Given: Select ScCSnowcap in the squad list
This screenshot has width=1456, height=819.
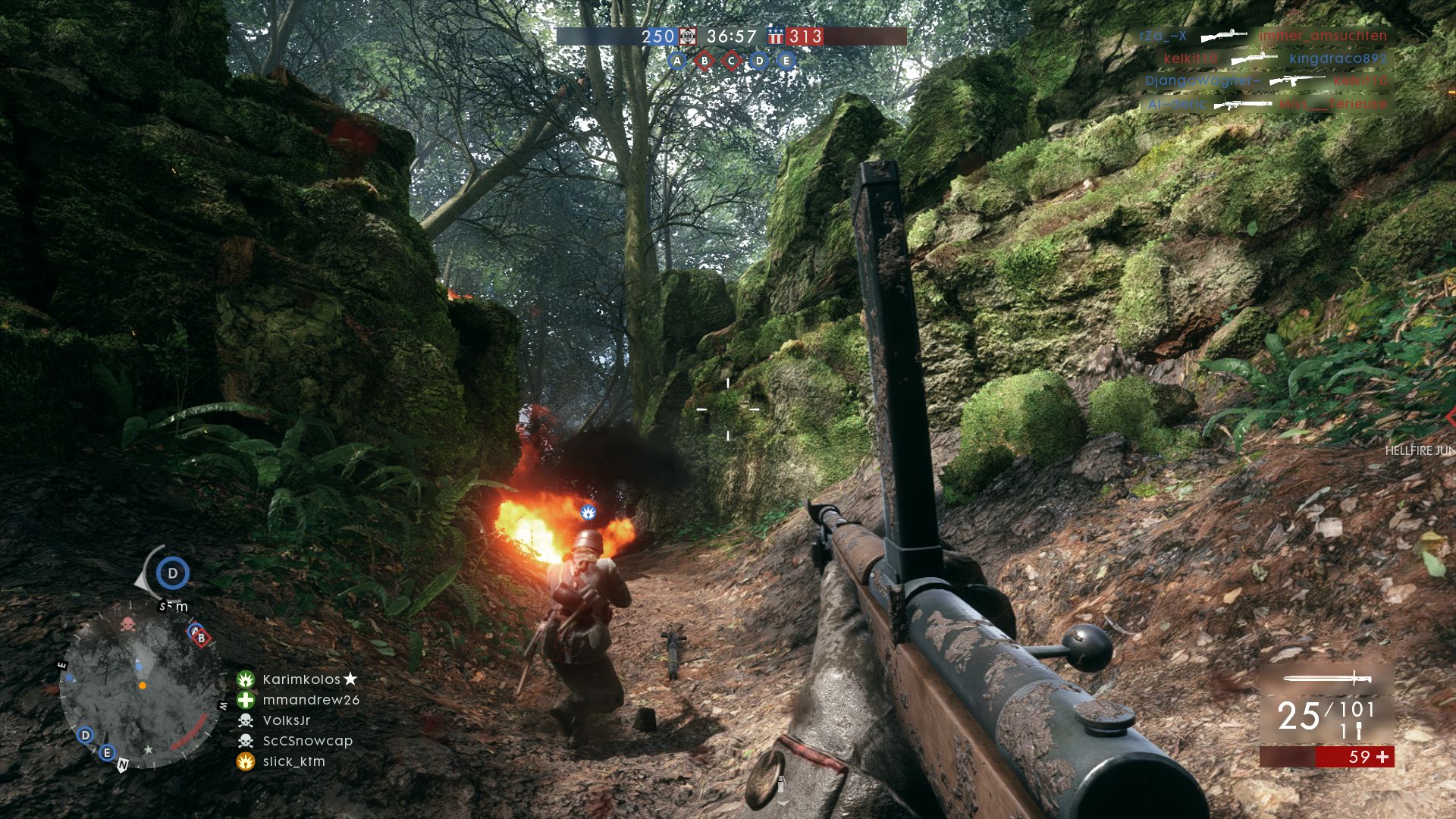Looking at the screenshot, I should 307,741.
